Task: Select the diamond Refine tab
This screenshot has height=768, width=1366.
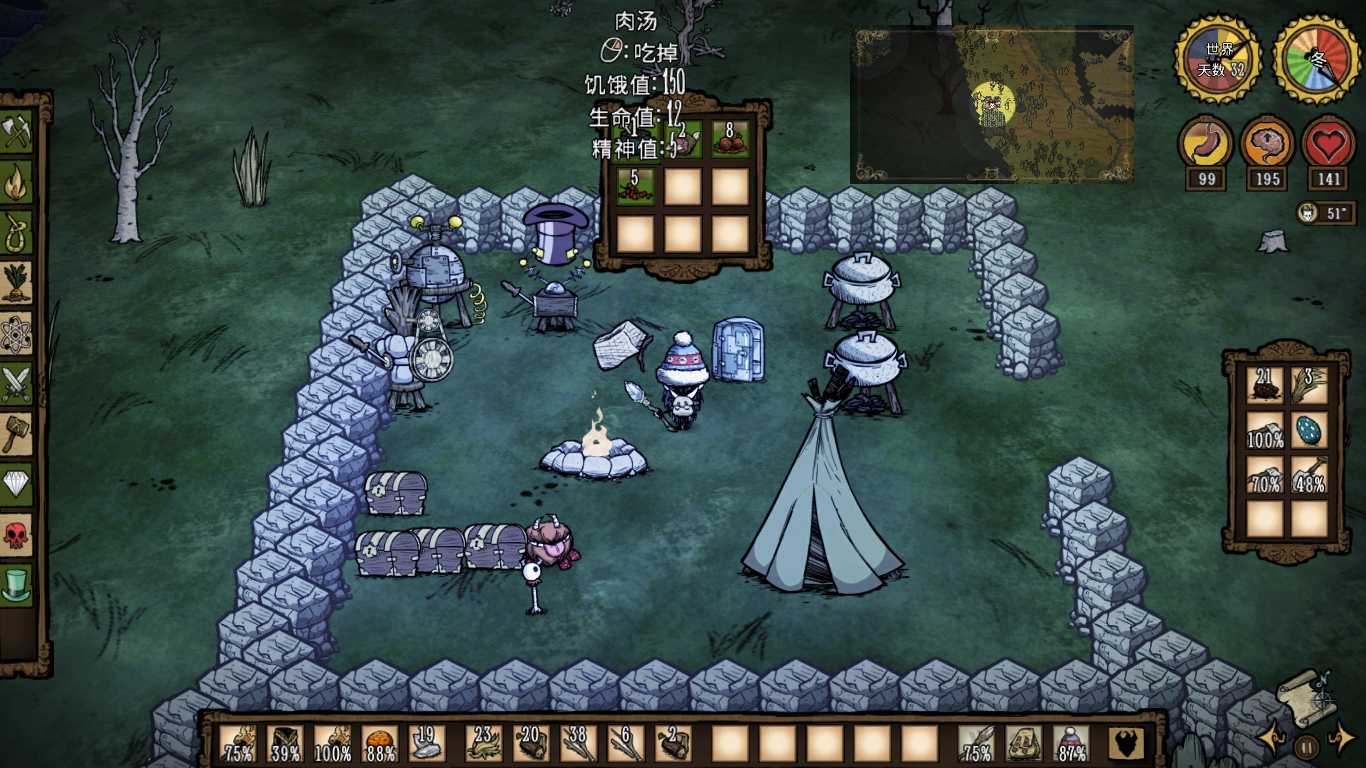Action: [x=18, y=484]
